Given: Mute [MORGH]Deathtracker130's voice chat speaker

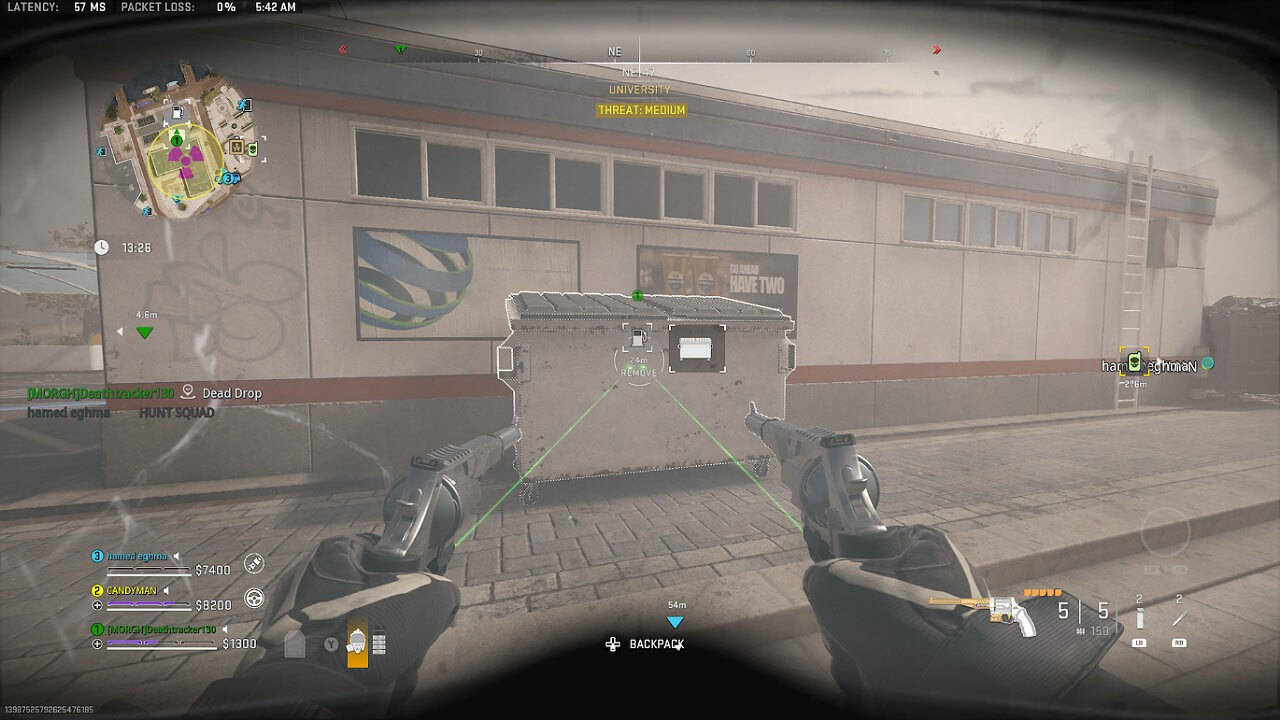Looking at the screenshot, I should pyautogui.click(x=224, y=630).
